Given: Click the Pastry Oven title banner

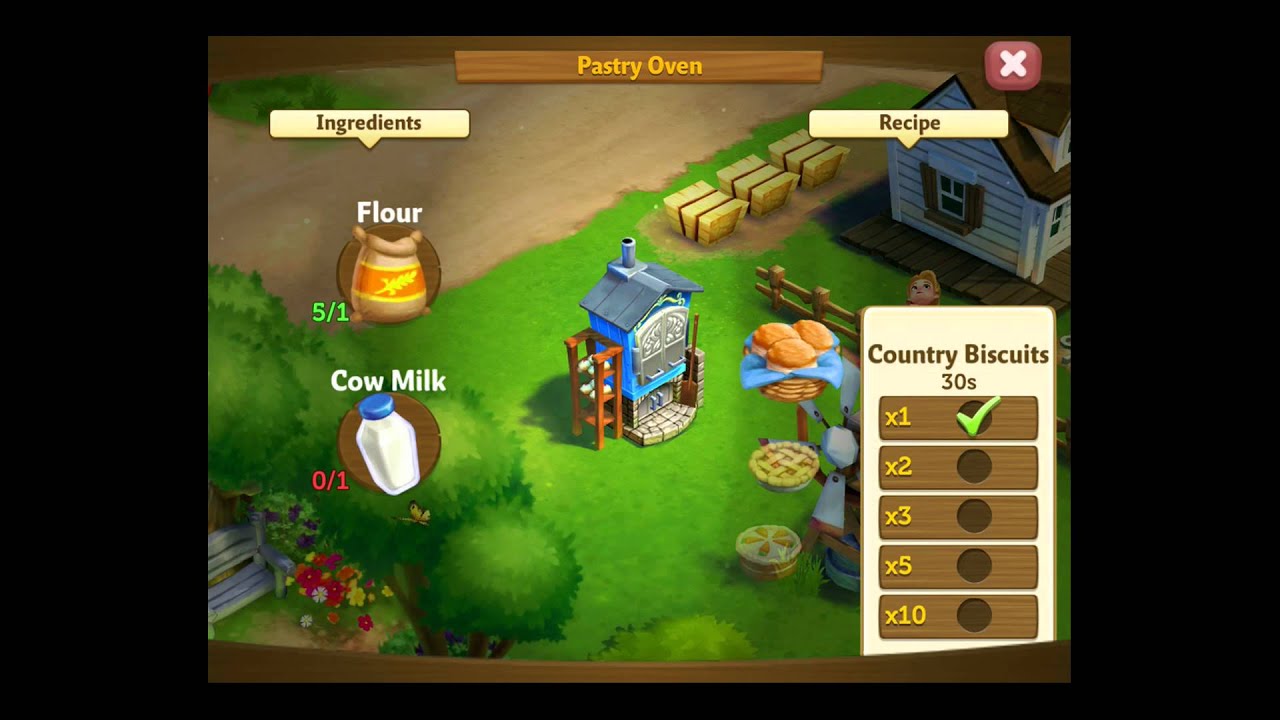Looking at the screenshot, I should (640, 66).
